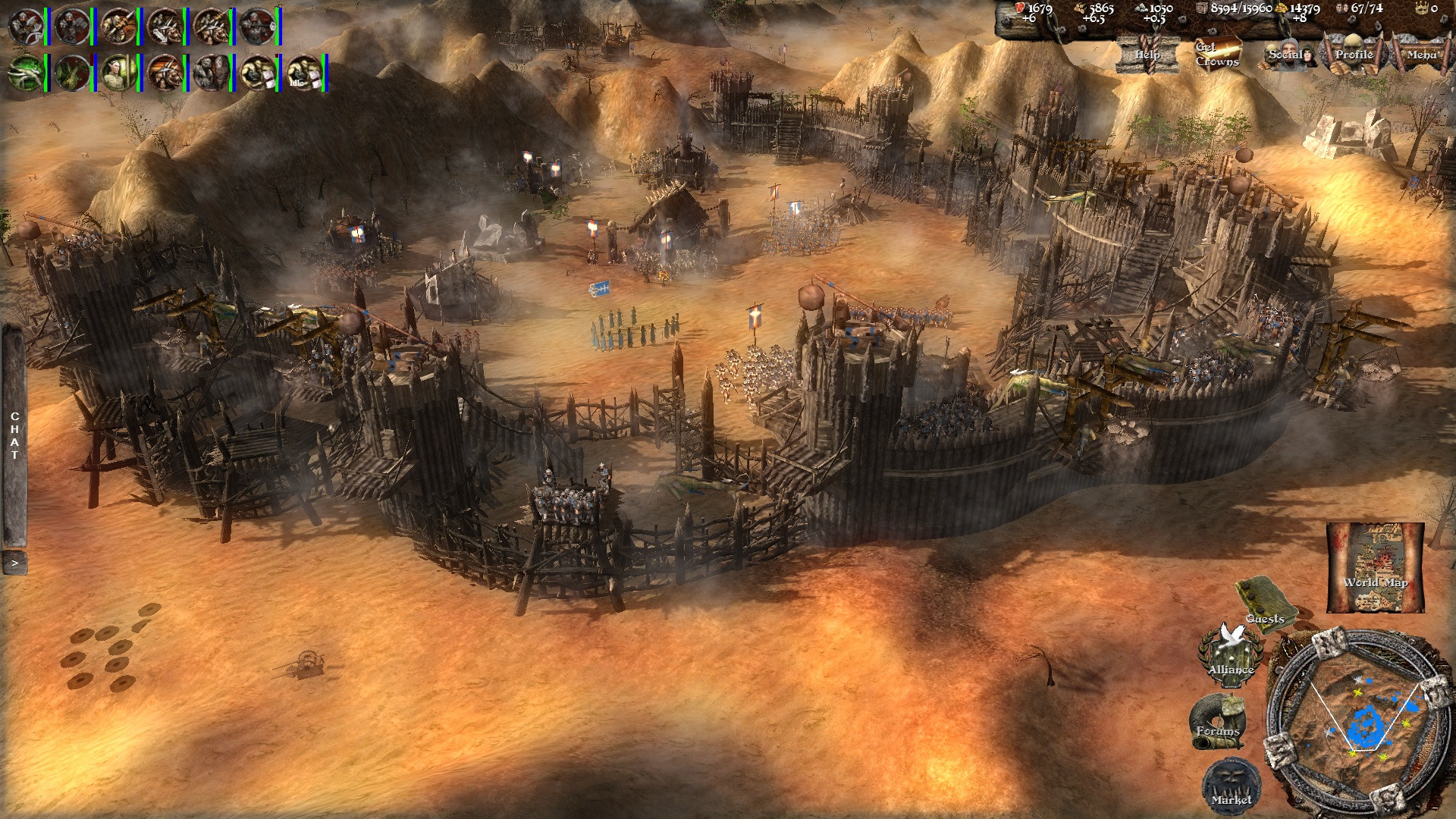Open the Alliance shield panel

click(1230, 653)
